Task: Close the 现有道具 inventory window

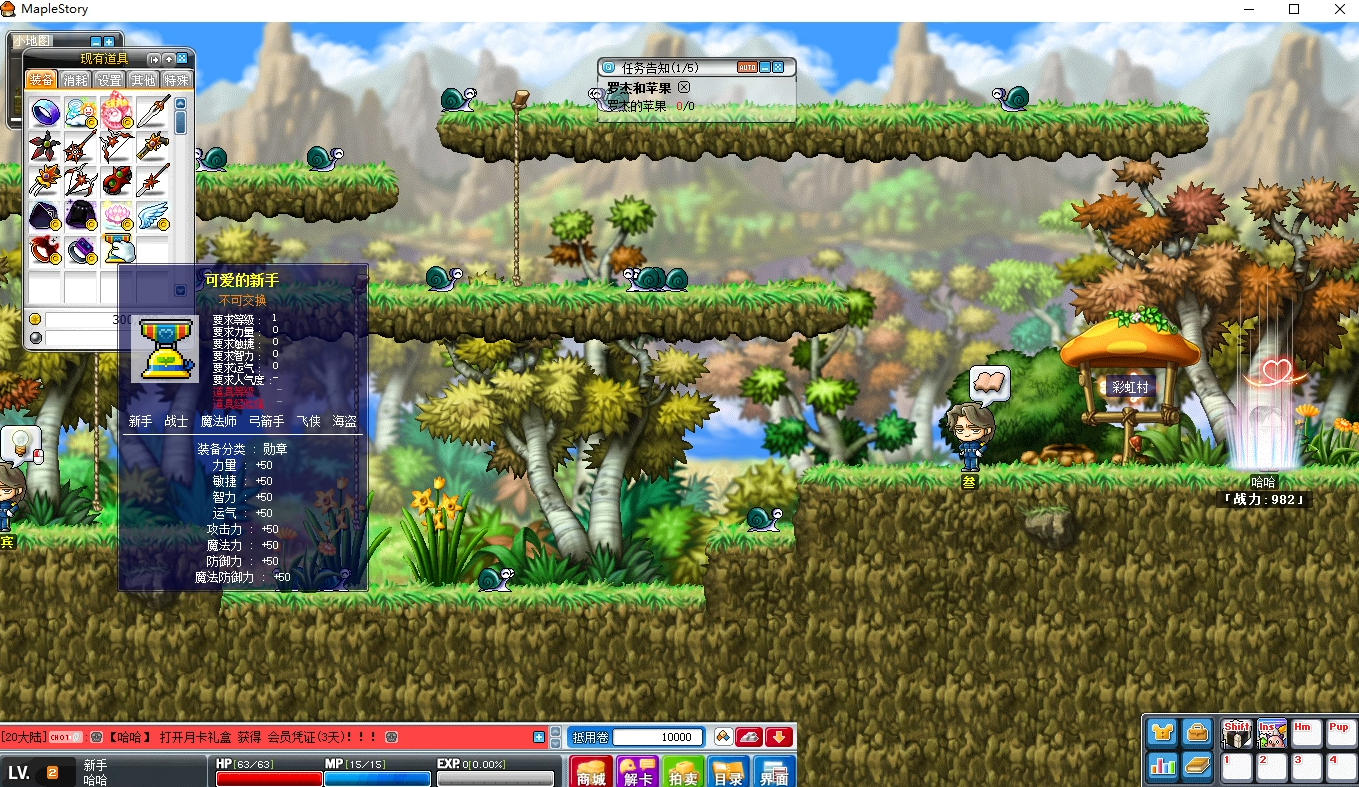Action: click(182, 59)
